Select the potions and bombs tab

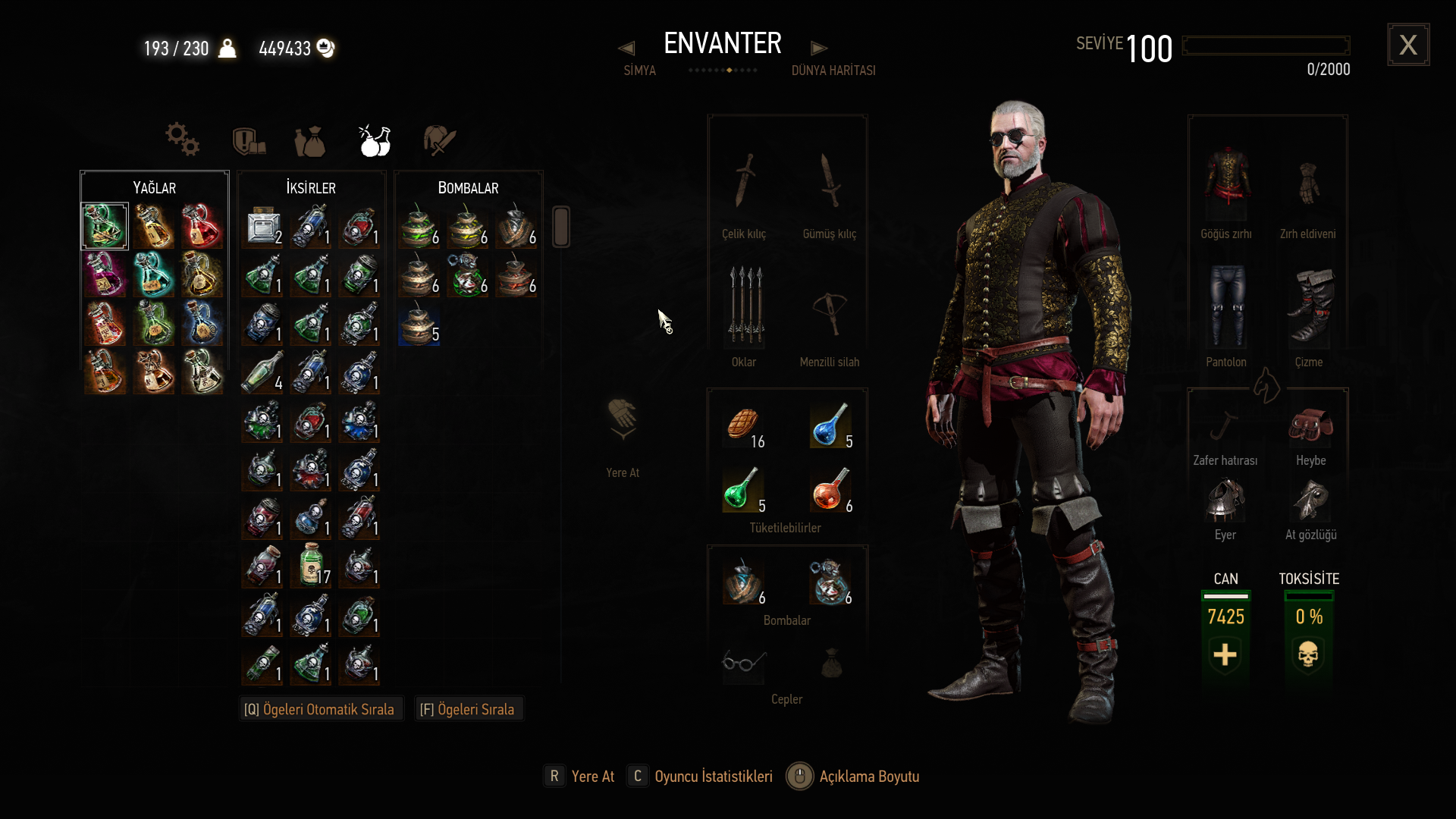pyautogui.click(x=375, y=141)
